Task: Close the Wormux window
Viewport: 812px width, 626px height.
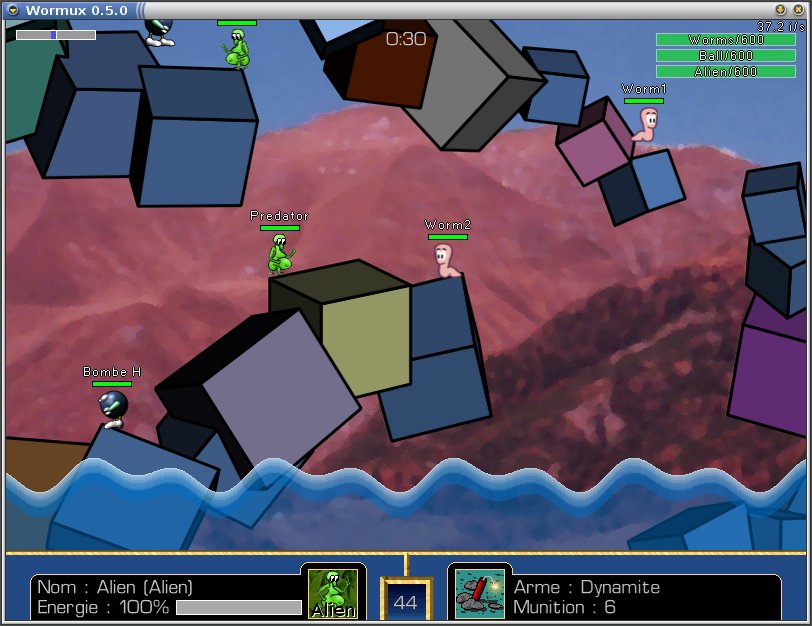Action: 798,10
